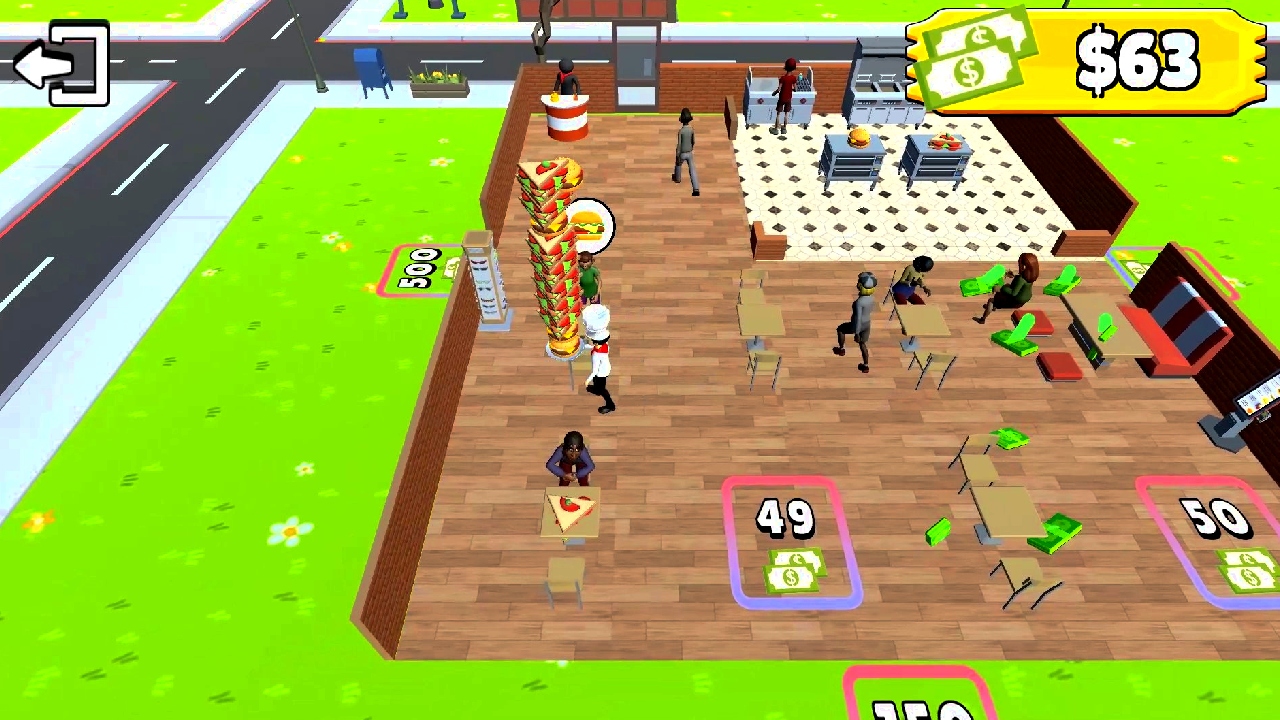The width and height of the screenshot is (1280, 720).
Task: Tap the burger icon in the speech bubble
Action: [x=588, y=222]
